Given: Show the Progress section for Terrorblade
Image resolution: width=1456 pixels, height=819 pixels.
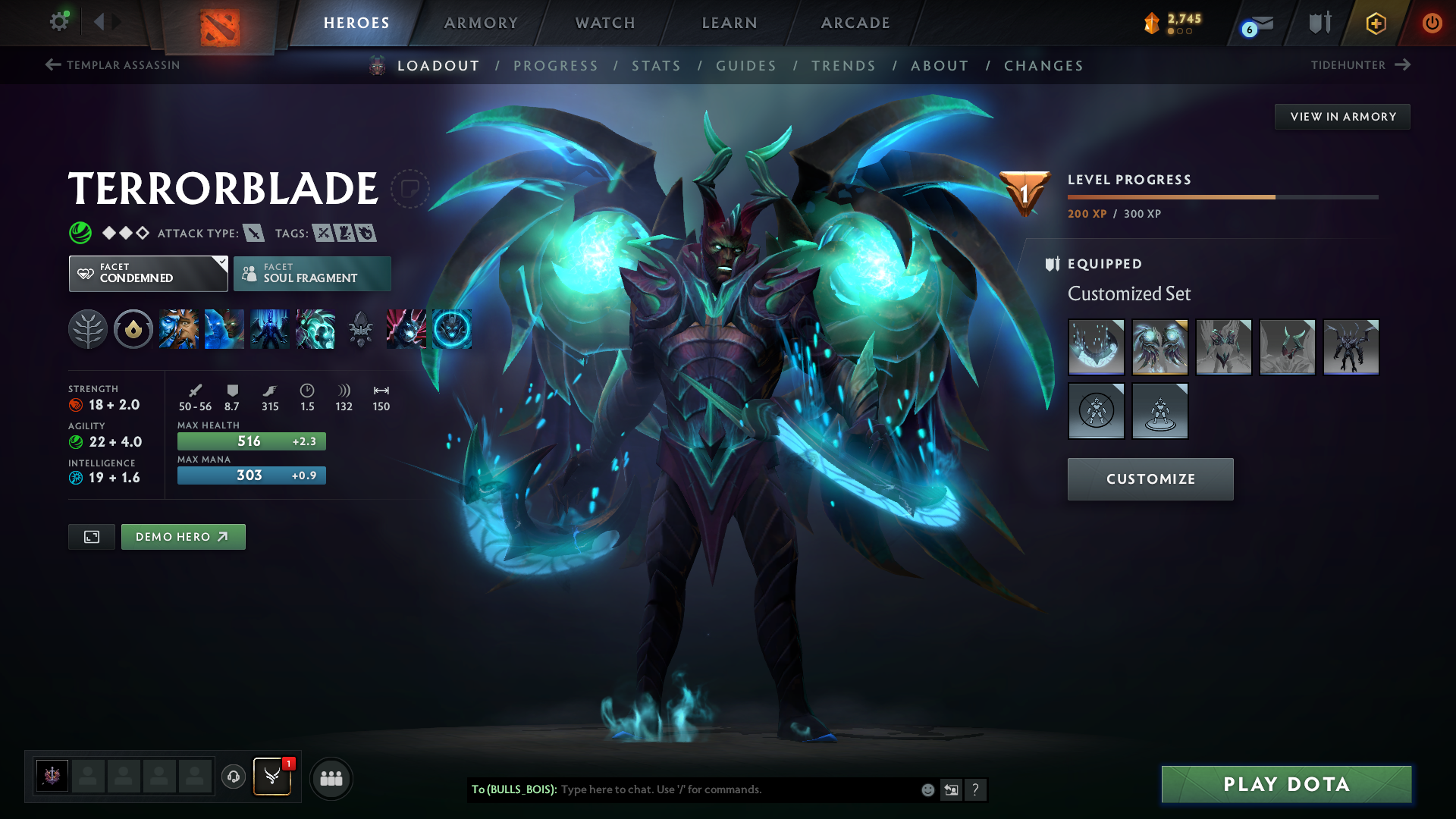Looking at the screenshot, I should click(555, 66).
